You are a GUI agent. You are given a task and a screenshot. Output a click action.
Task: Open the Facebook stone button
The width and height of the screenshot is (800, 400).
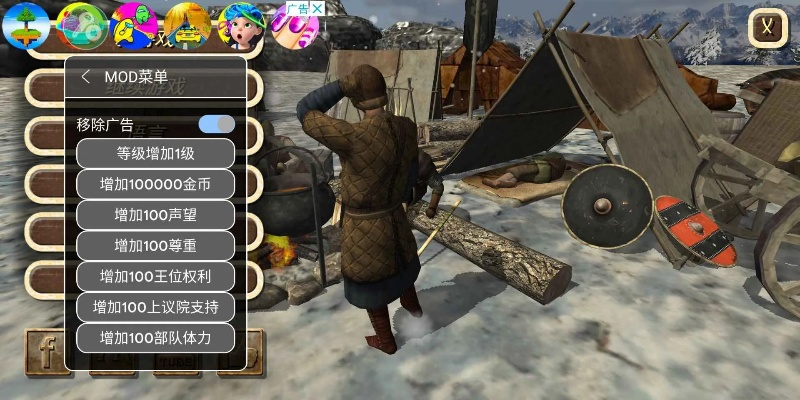coord(47,354)
